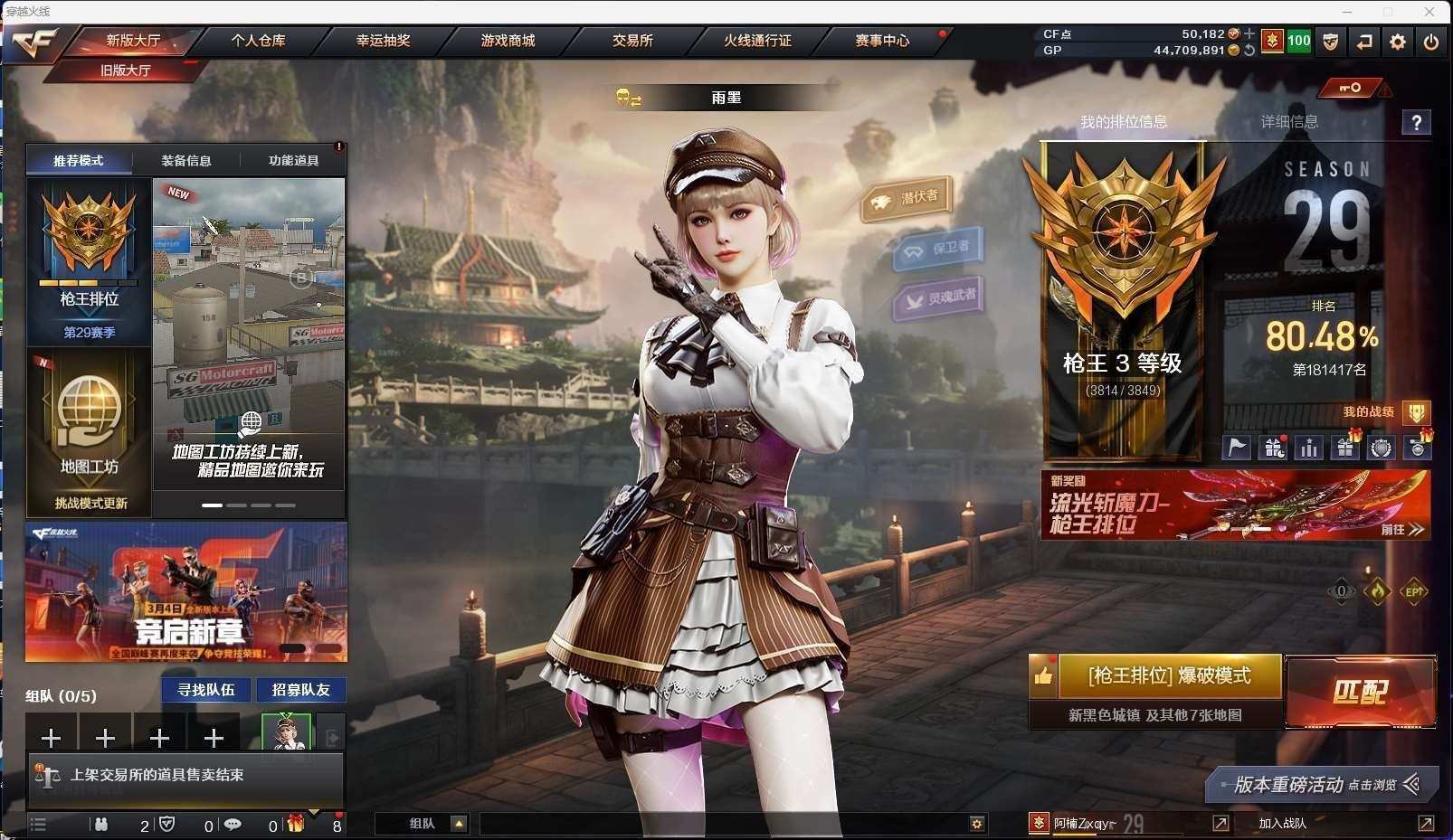
Task: Switch to the 详细信息 details tab
Action: pos(1289,122)
